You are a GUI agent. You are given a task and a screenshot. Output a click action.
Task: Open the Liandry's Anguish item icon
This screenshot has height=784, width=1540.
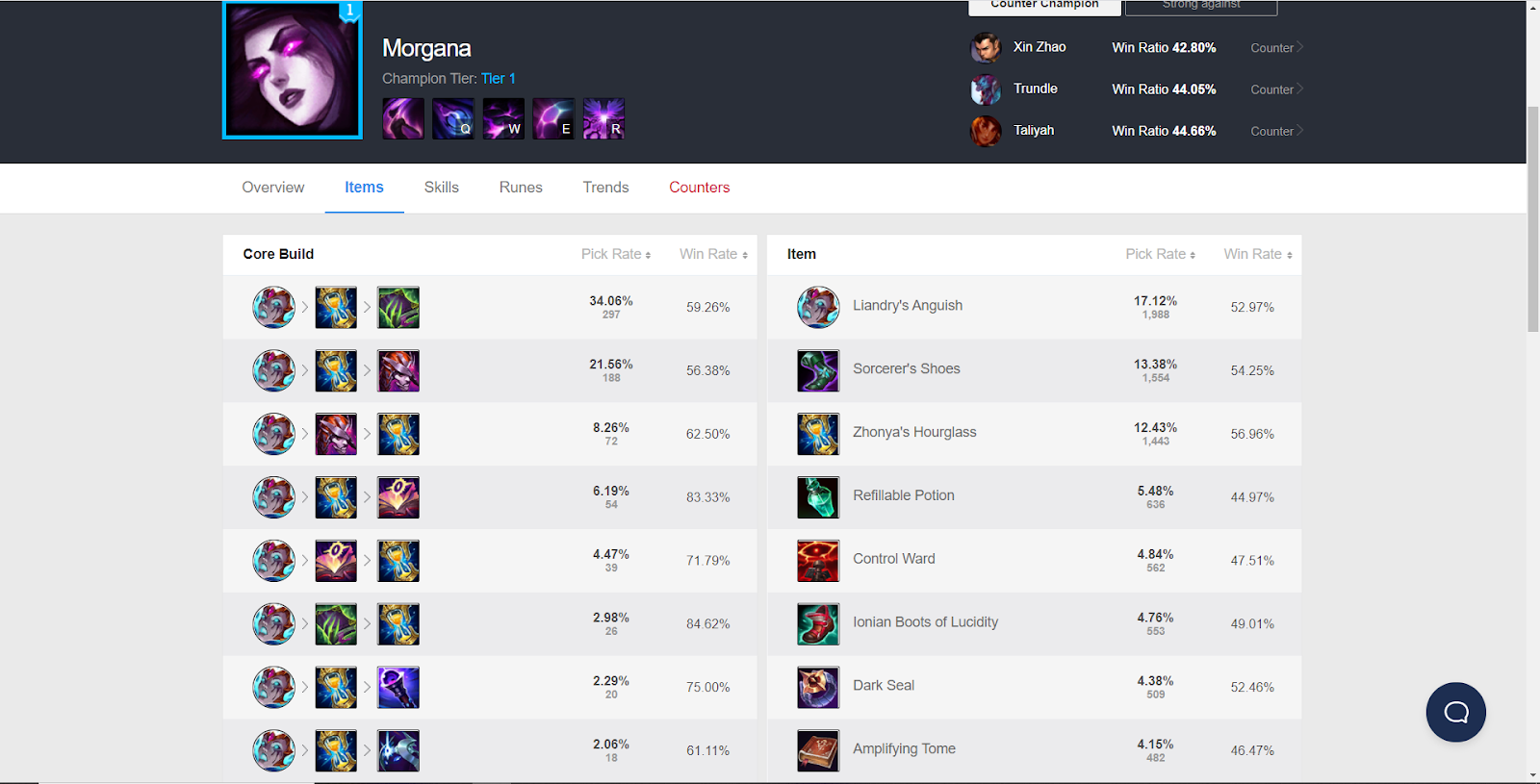point(817,307)
